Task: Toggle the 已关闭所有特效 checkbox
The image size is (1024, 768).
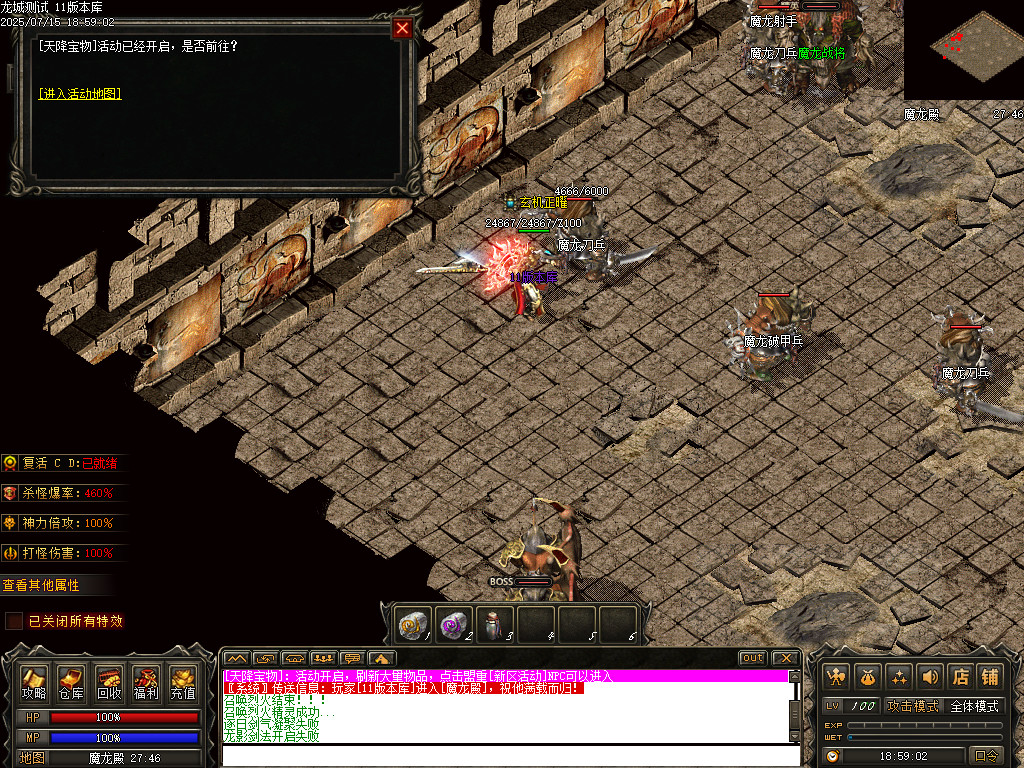Action: [14, 621]
